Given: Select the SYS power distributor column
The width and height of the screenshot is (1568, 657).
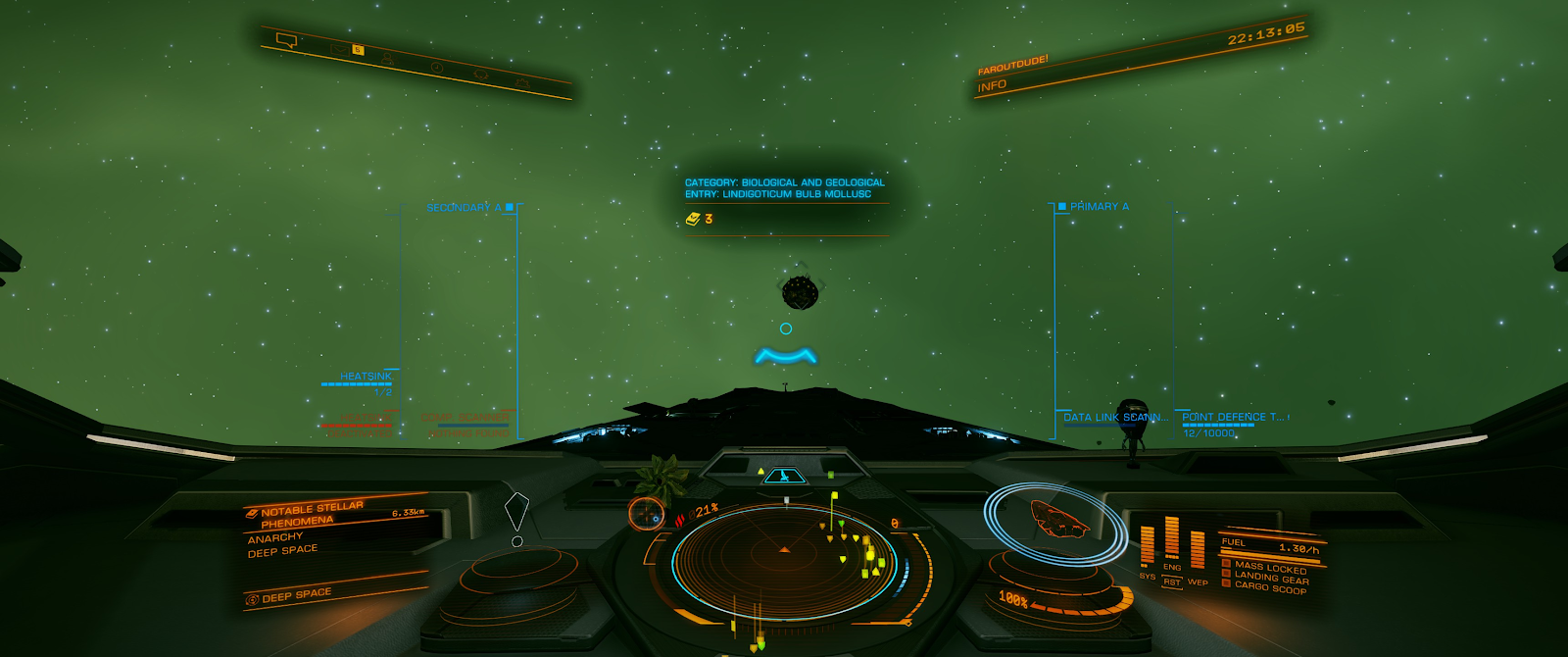Looking at the screenshot, I should click(1147, 546).
